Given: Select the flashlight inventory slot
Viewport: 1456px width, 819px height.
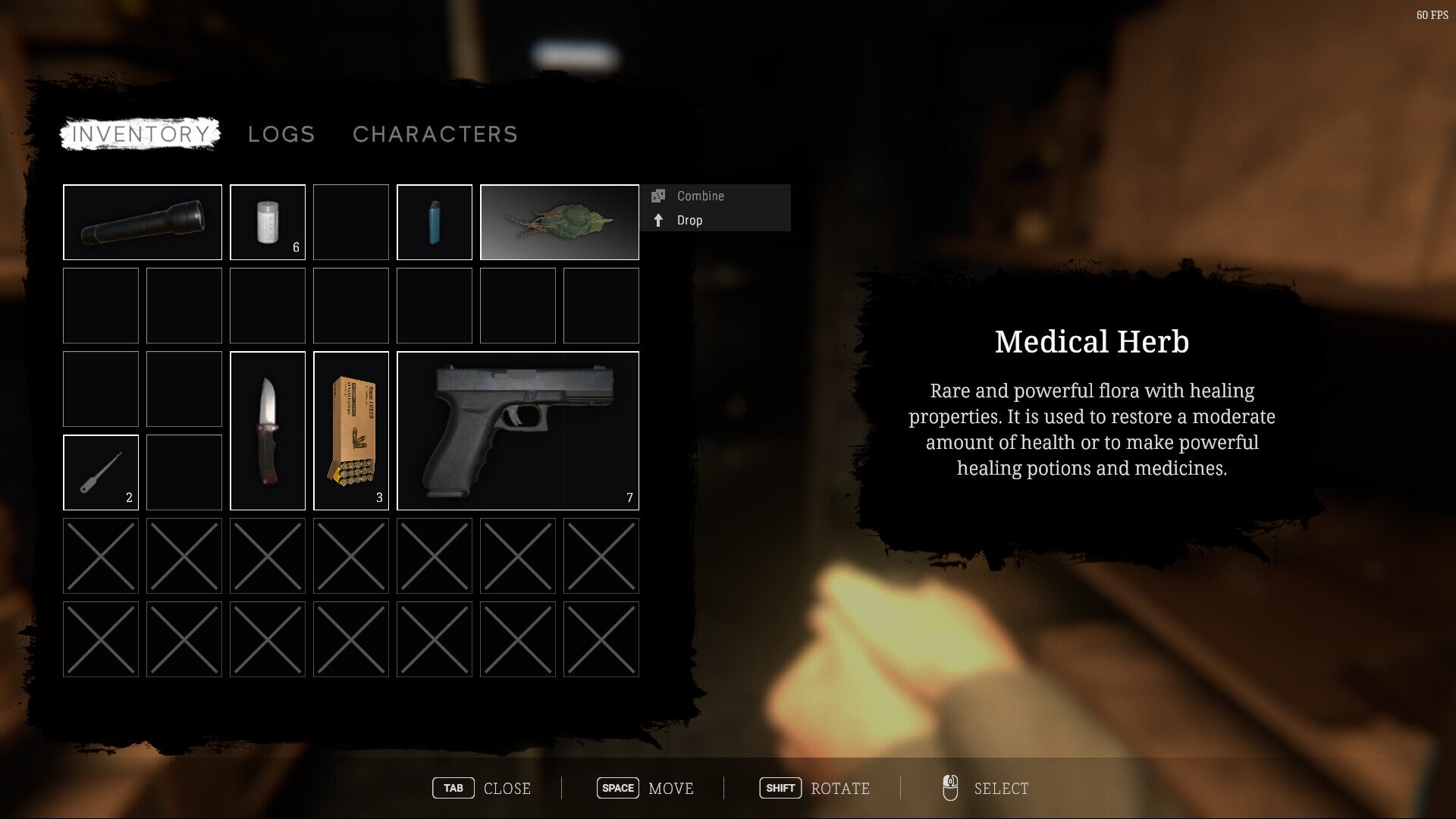Looking at the screenshot, I should coord(143,222).
